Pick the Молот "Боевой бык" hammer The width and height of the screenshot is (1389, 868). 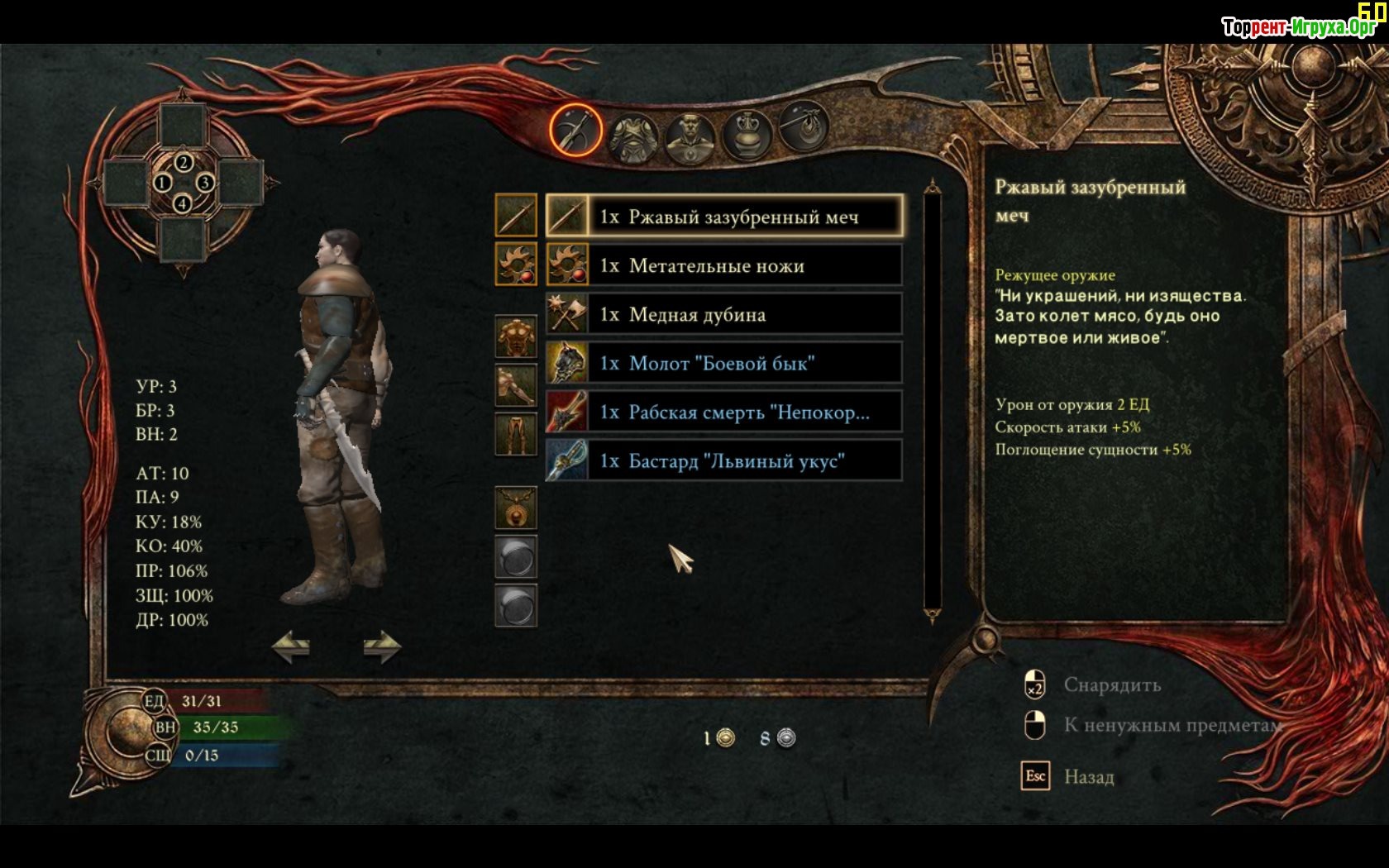[x=724, y=363]
